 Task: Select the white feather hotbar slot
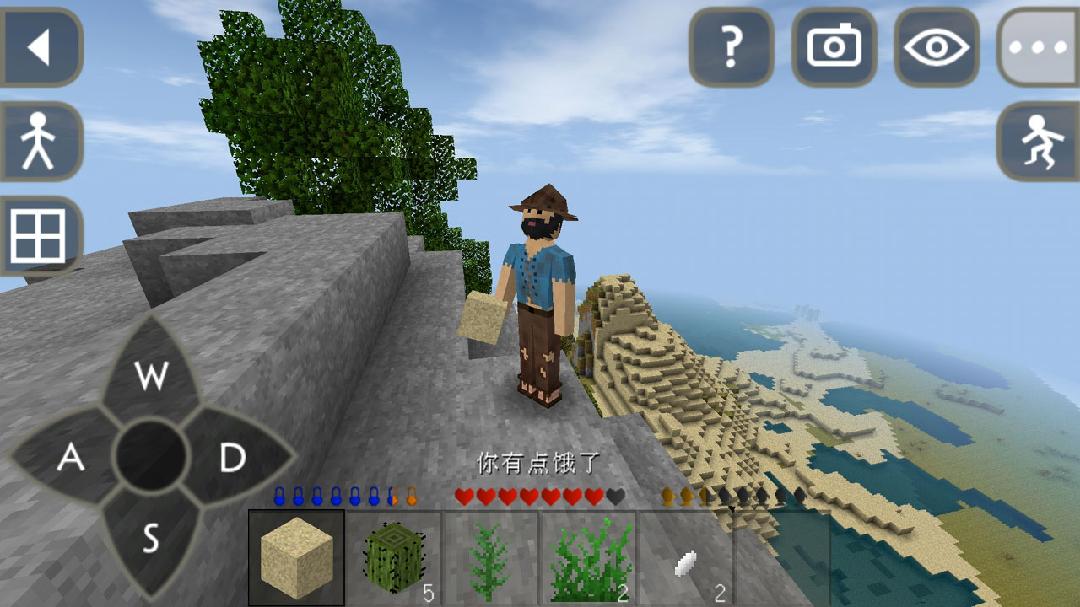(685, 558)
